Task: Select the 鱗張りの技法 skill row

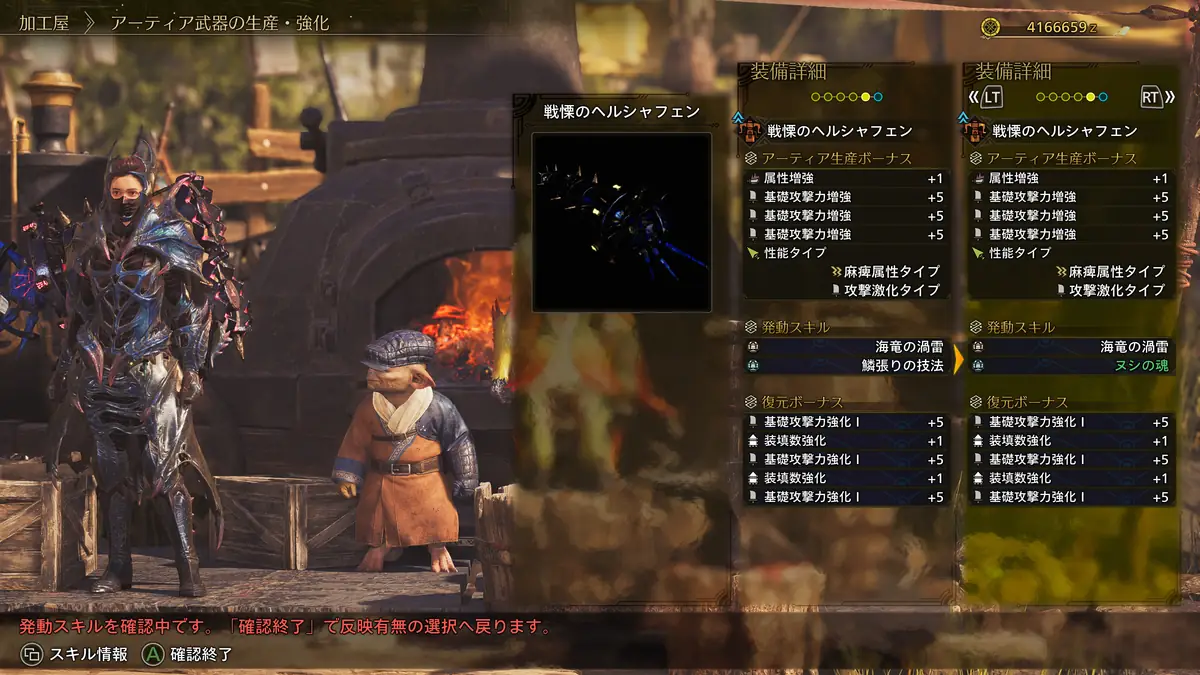Action: pyautogui.click(x=846, y=365)
